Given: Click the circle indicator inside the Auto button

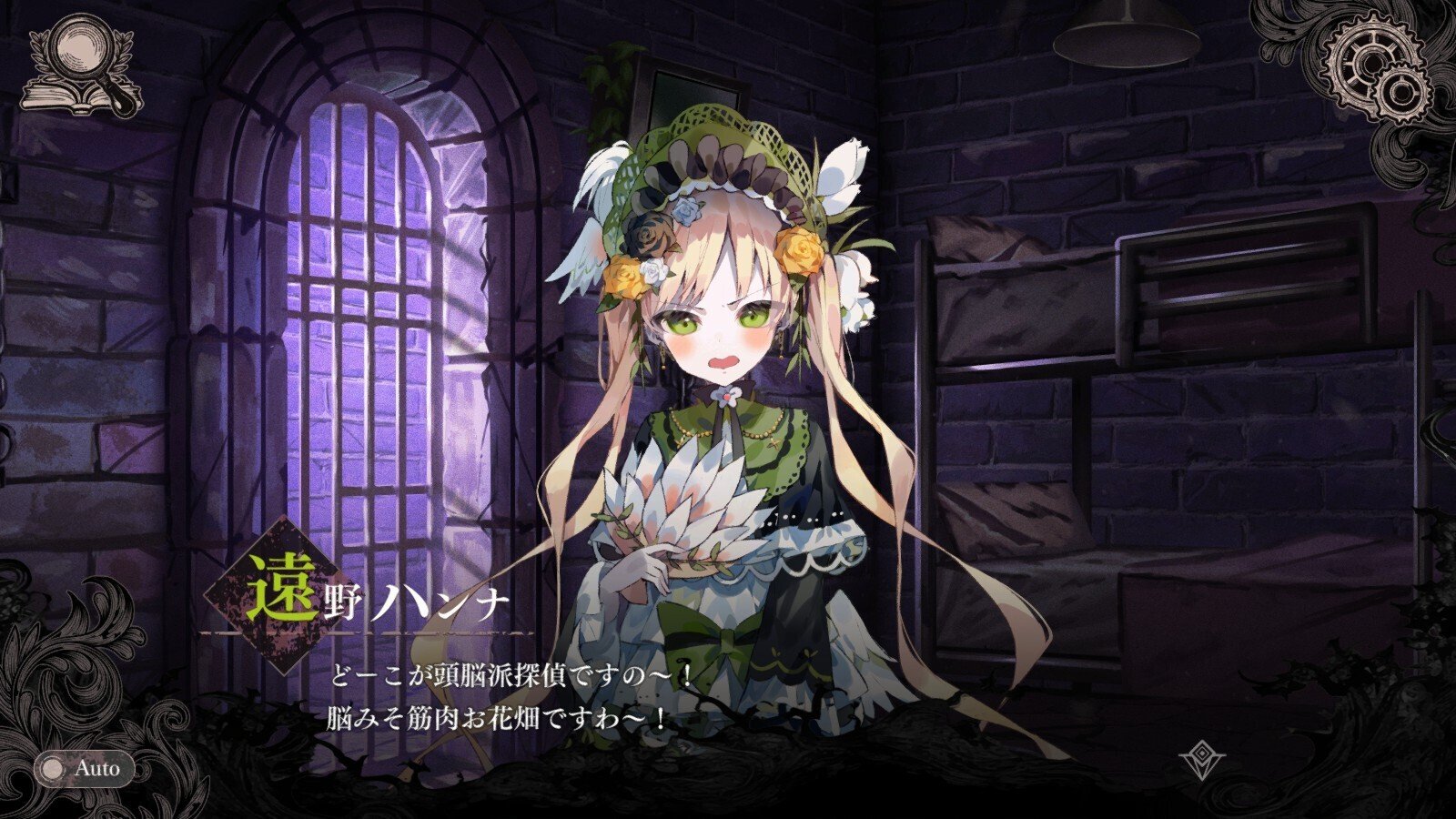Looking at the screenshot, I should tap(53, 767).
